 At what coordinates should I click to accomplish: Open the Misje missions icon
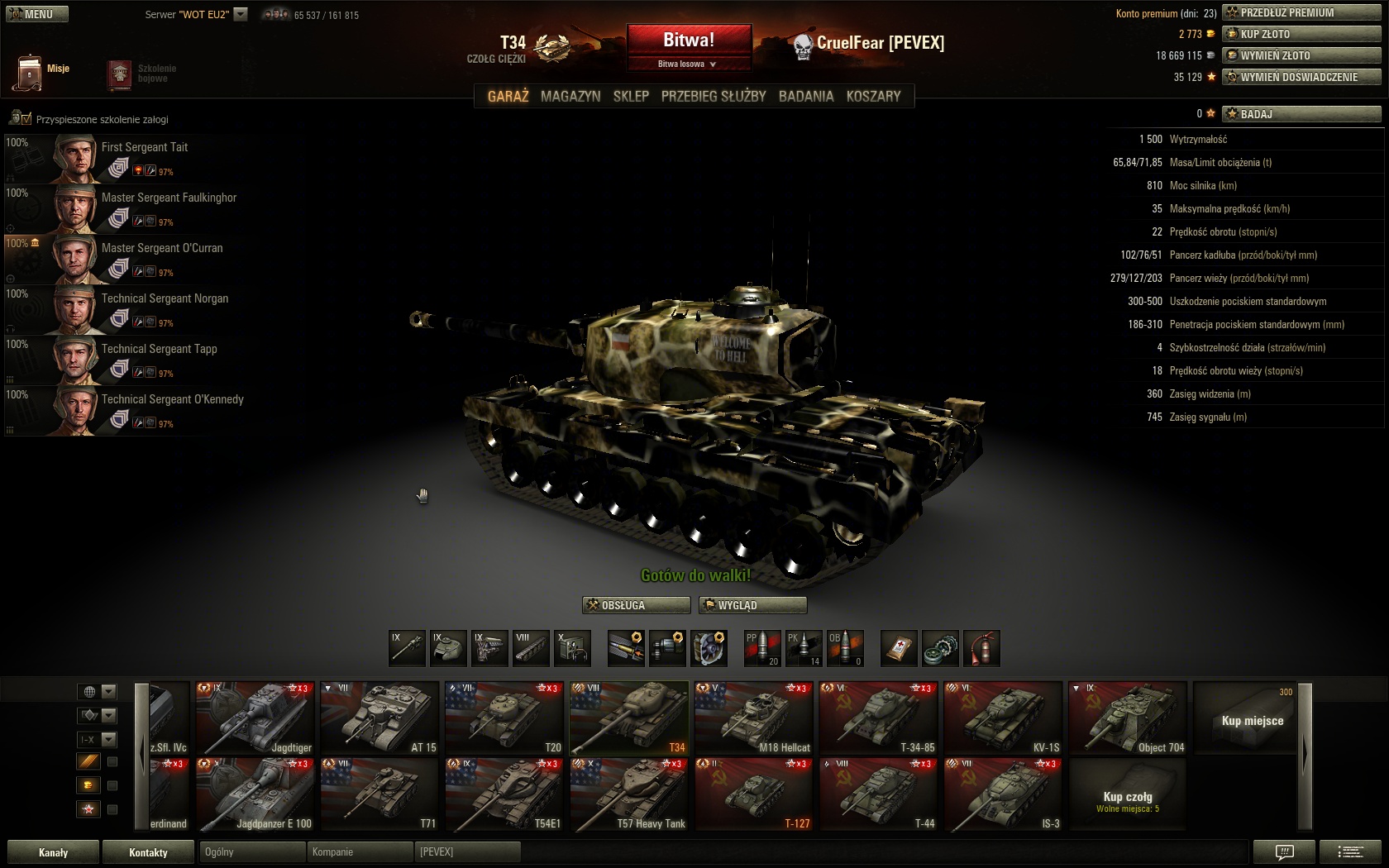[31, 72]
